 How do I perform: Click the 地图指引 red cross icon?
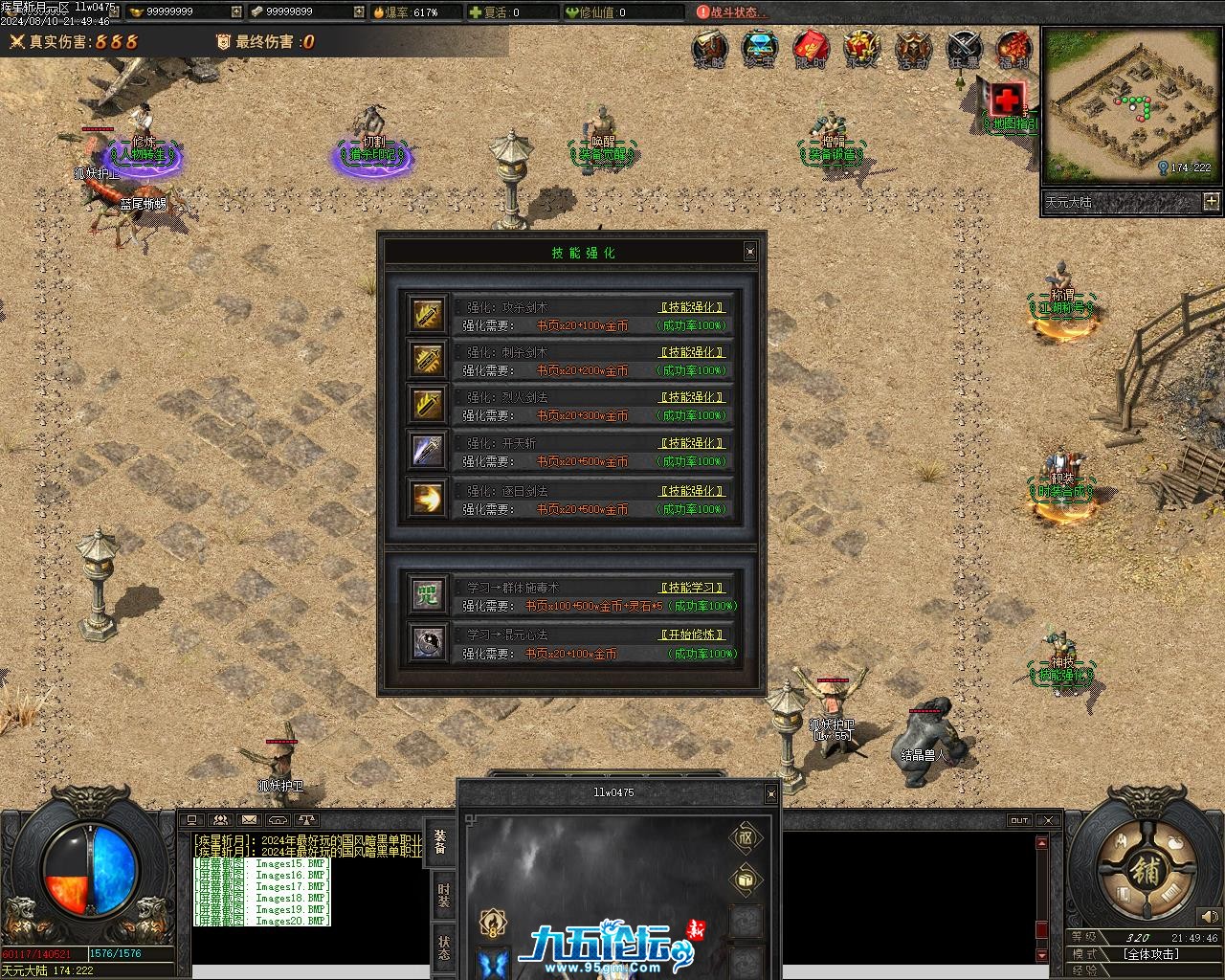pos(1007,100)
